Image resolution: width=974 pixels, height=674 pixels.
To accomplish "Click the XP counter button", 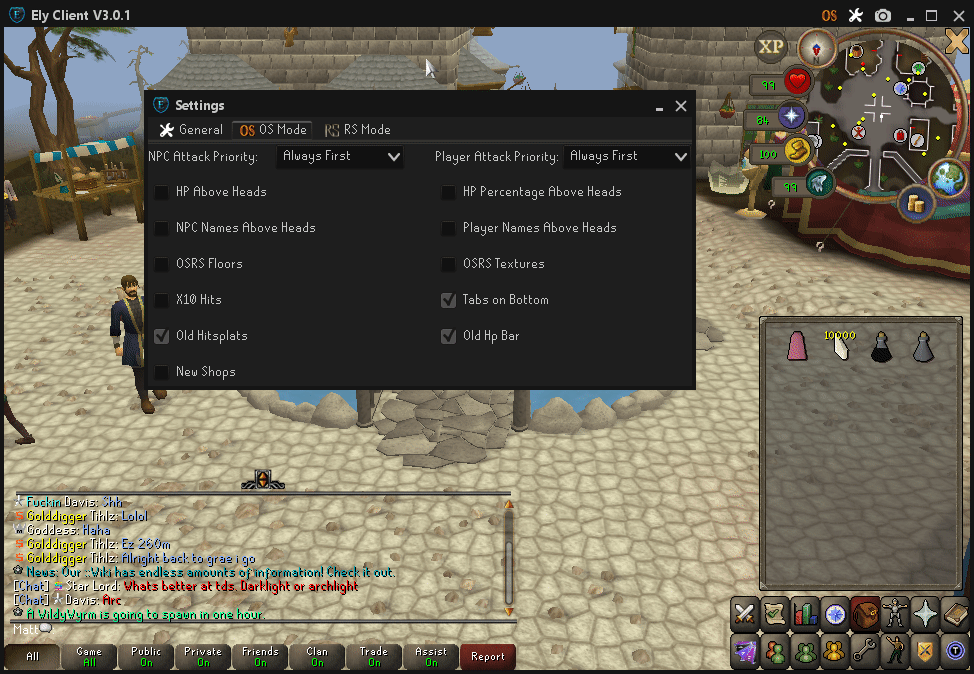I will [x=771, y=46].
